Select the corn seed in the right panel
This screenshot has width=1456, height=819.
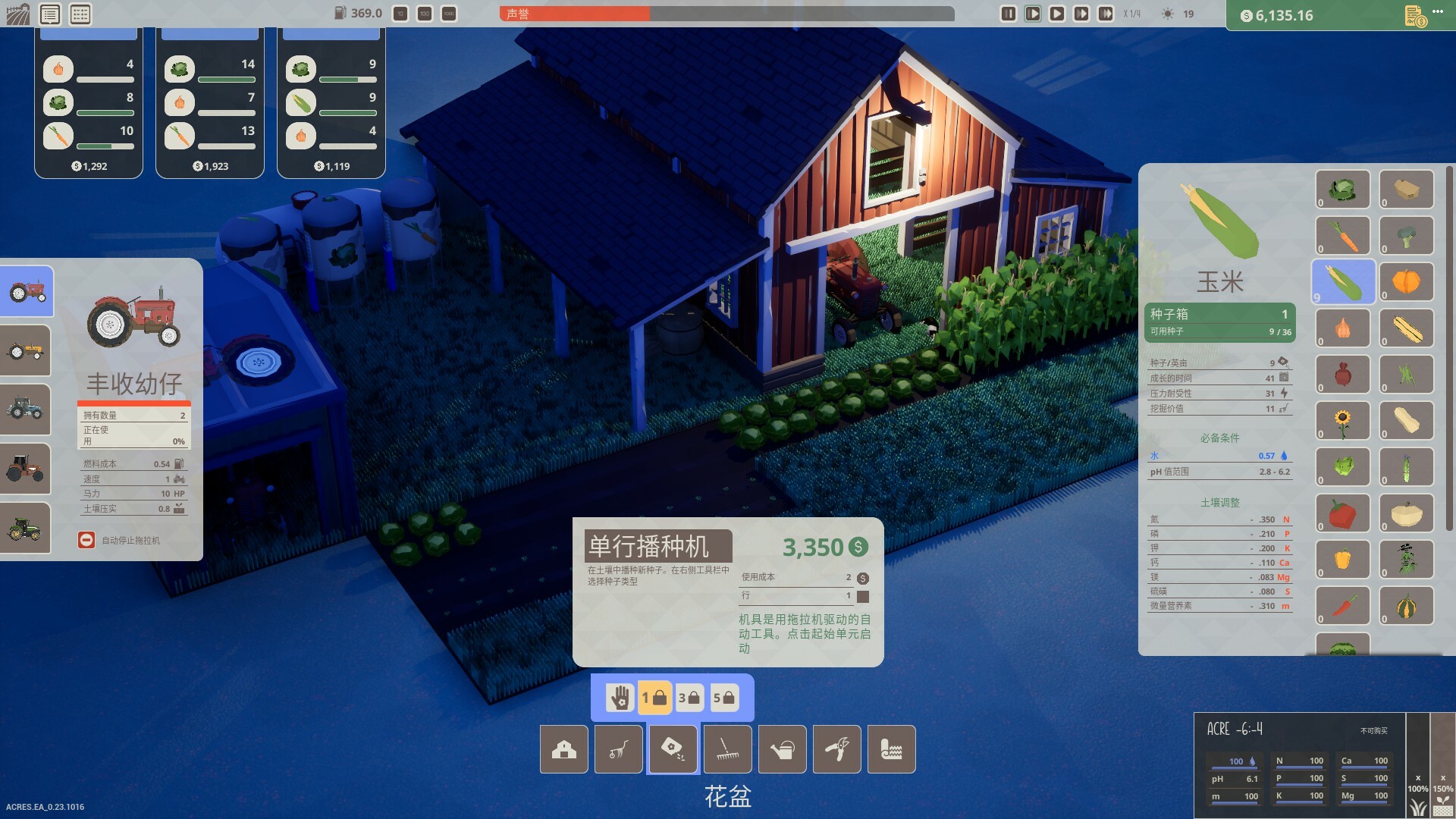1343,281
